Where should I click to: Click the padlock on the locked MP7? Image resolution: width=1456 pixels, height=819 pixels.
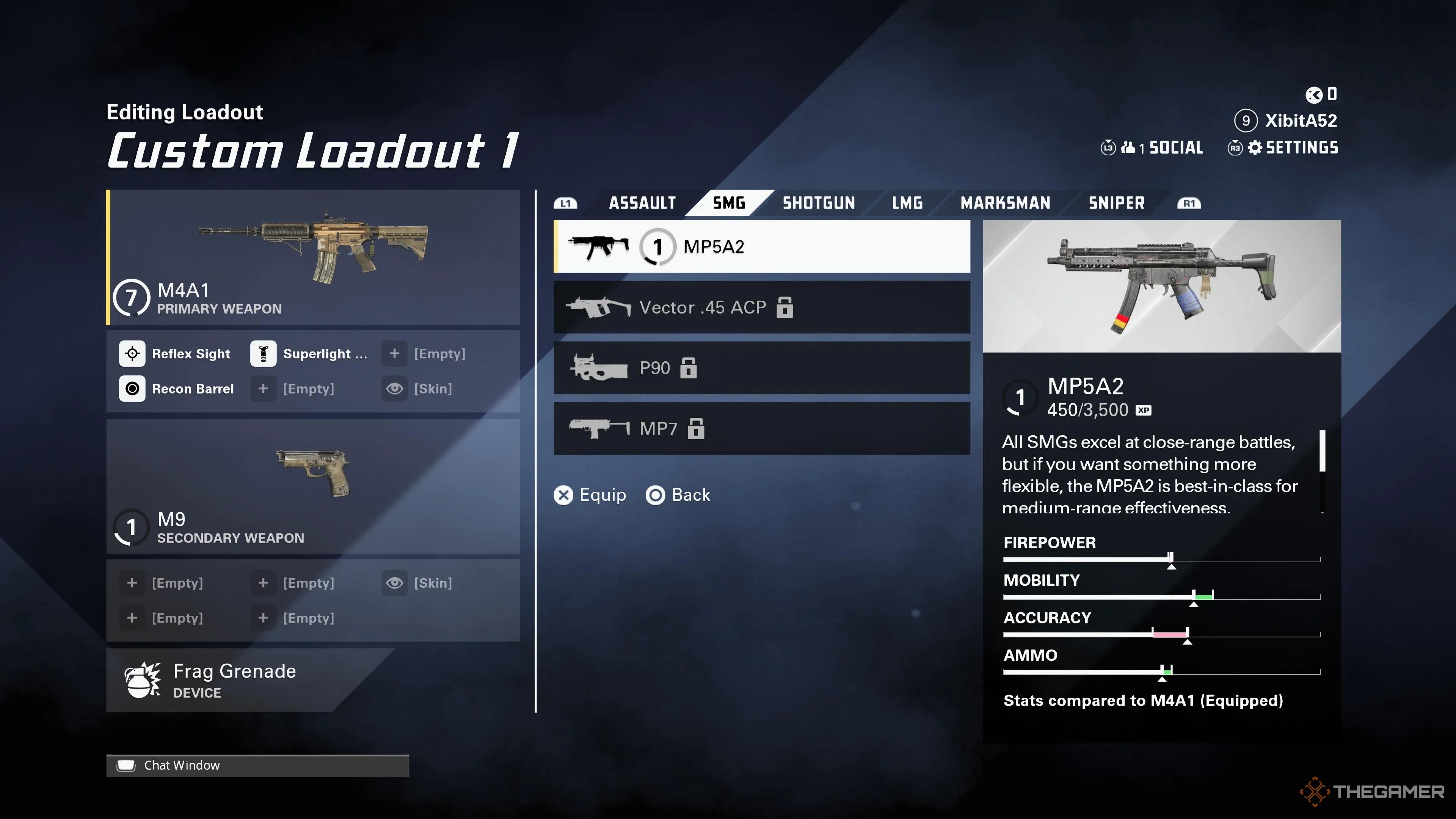[x=696, y=429]
